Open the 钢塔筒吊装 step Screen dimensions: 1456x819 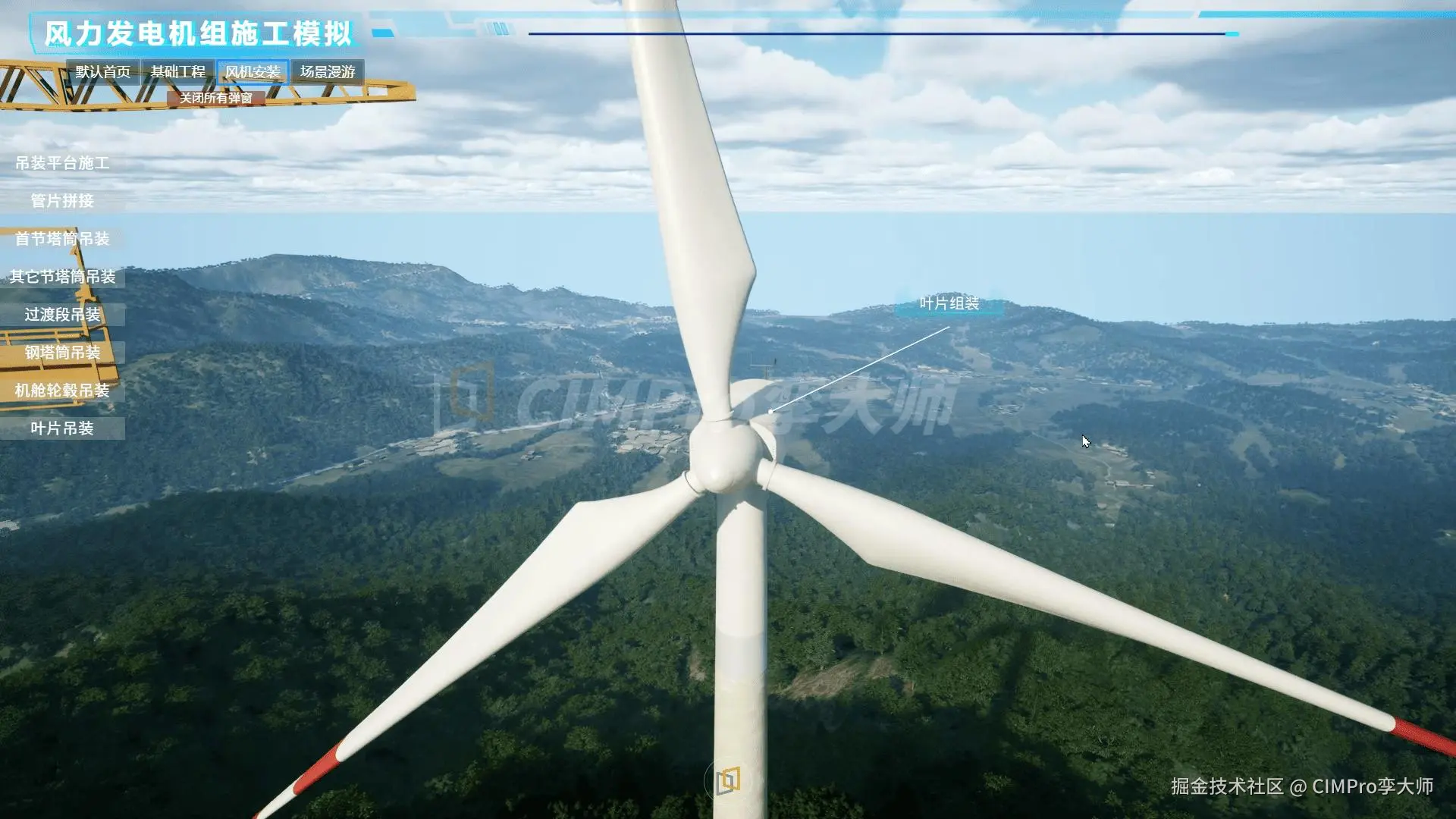coord(62,353)
